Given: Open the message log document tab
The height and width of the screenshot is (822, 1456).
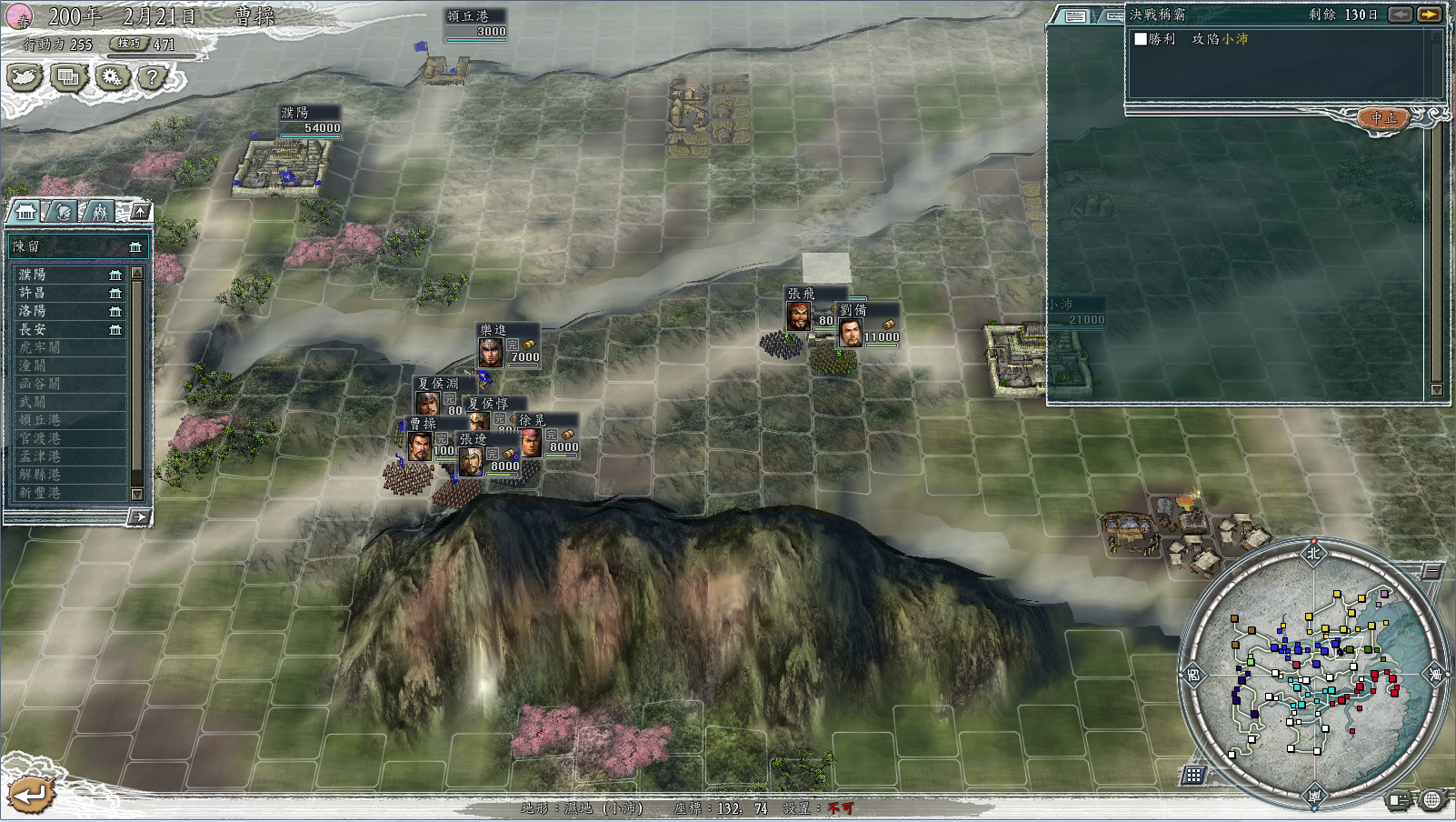Looking at the screenshot, I should [x=1075, y=16].
